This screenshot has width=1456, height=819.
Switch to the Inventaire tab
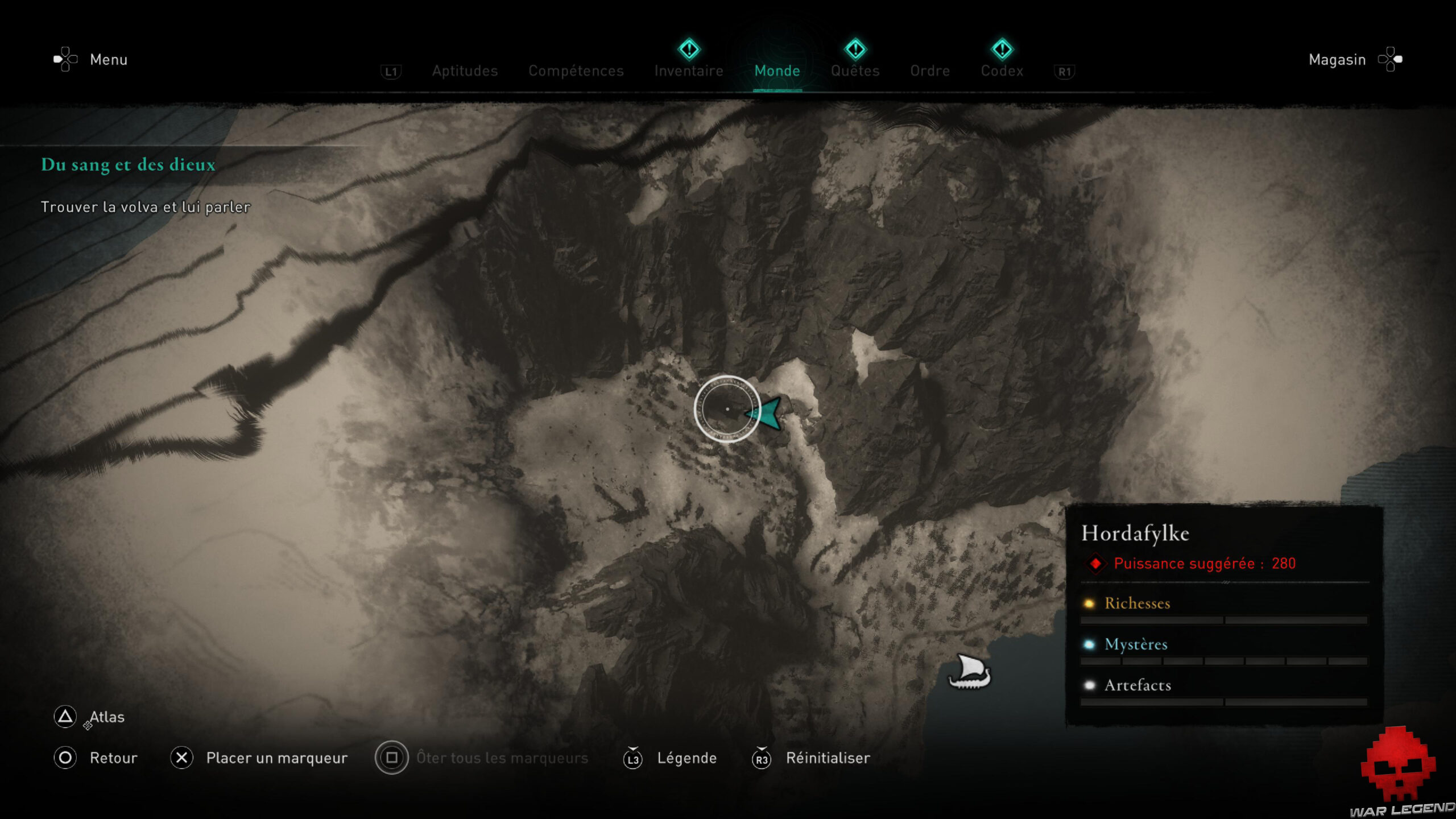click(689, 71)
